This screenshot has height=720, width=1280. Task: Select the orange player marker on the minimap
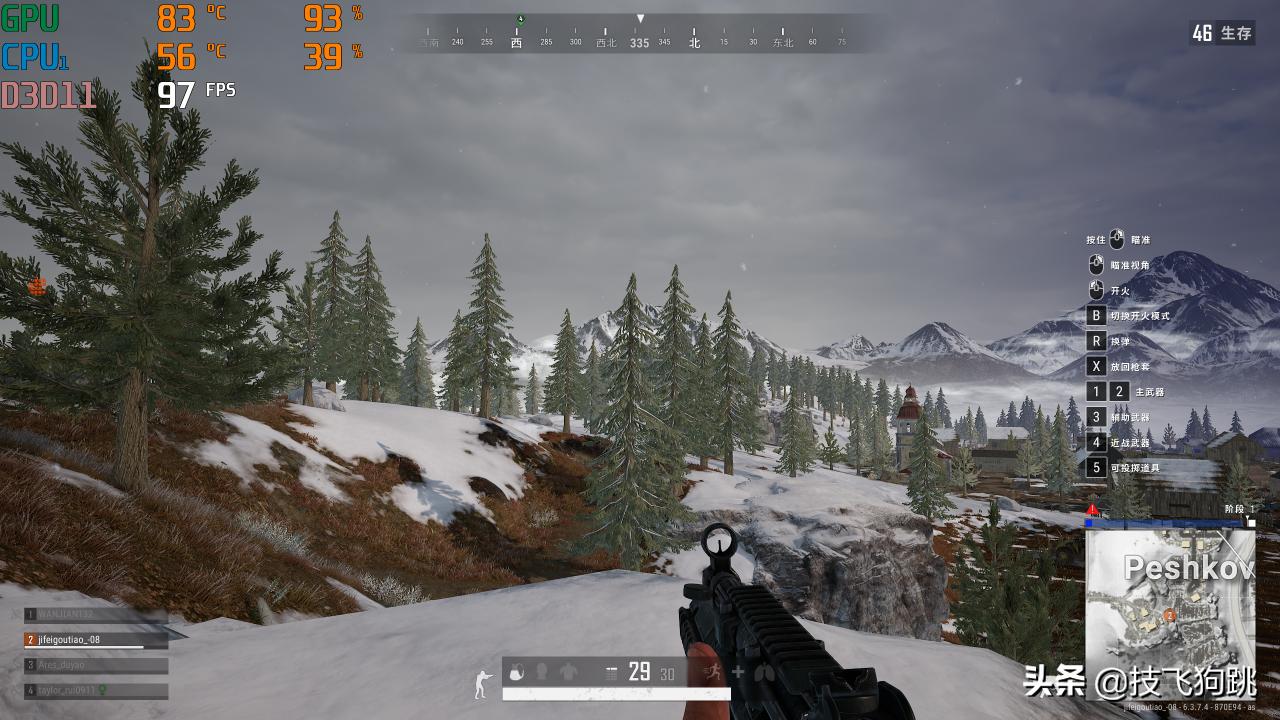pyautogui.click(x=1170, y=615)
